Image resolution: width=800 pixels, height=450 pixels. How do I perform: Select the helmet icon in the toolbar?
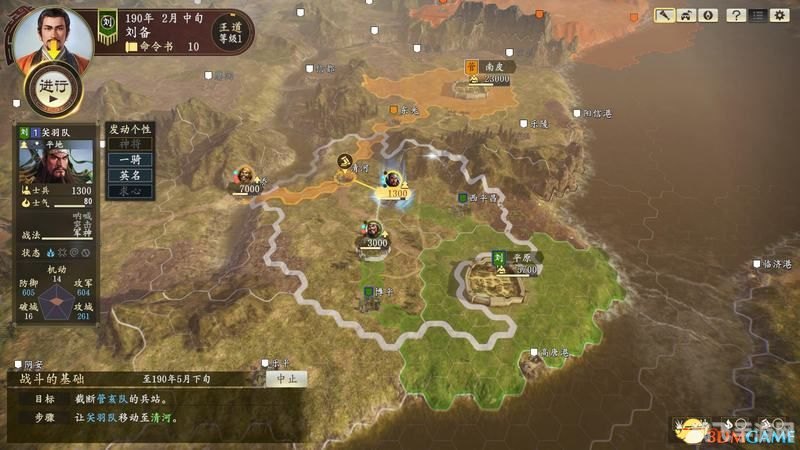(x=686, y=15)
